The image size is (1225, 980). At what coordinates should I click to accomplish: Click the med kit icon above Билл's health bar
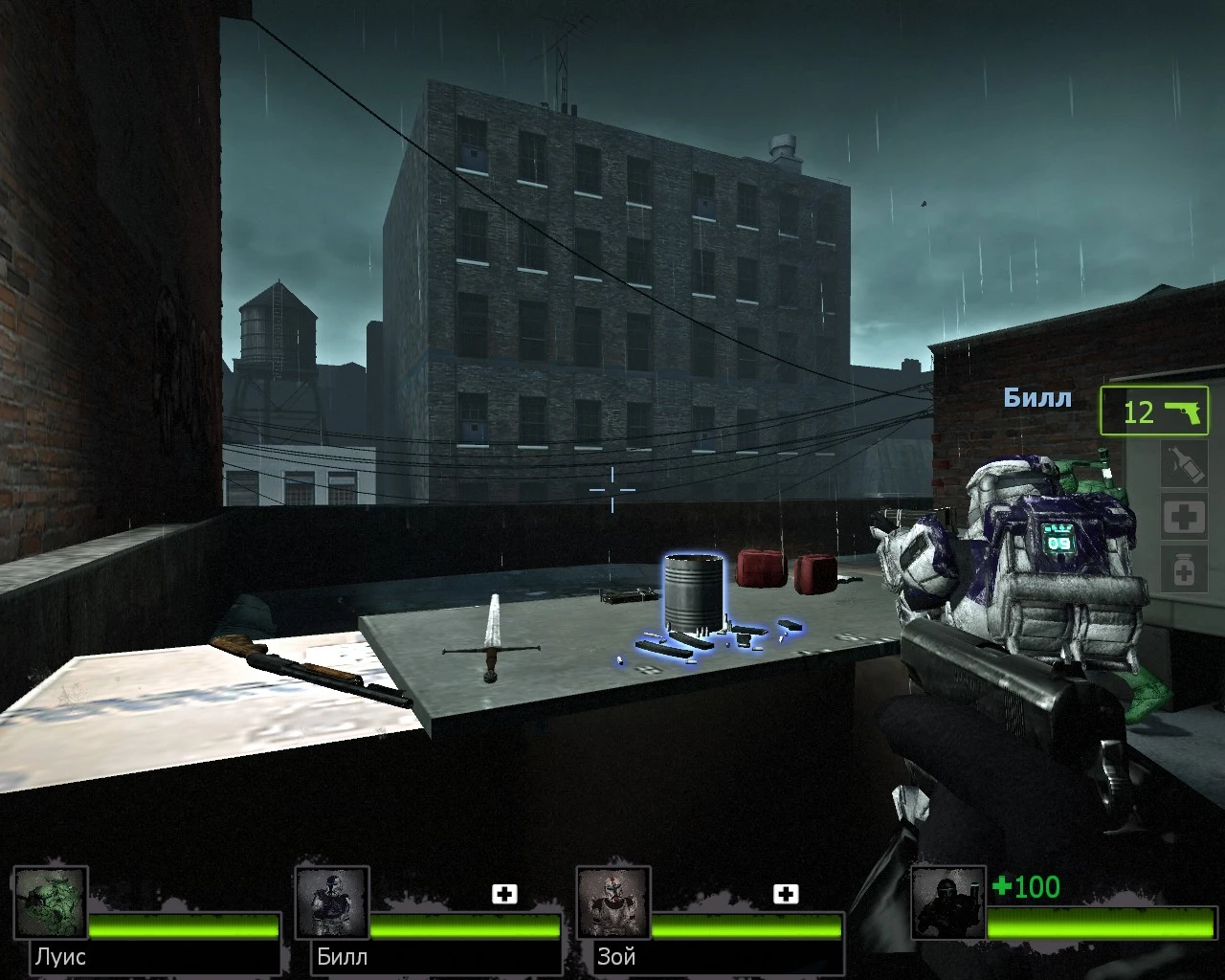coord(504,894)
